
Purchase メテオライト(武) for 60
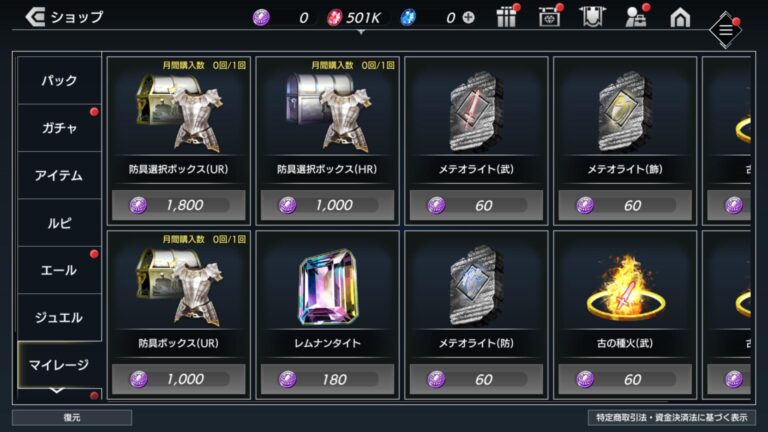(x=474, y=205)
